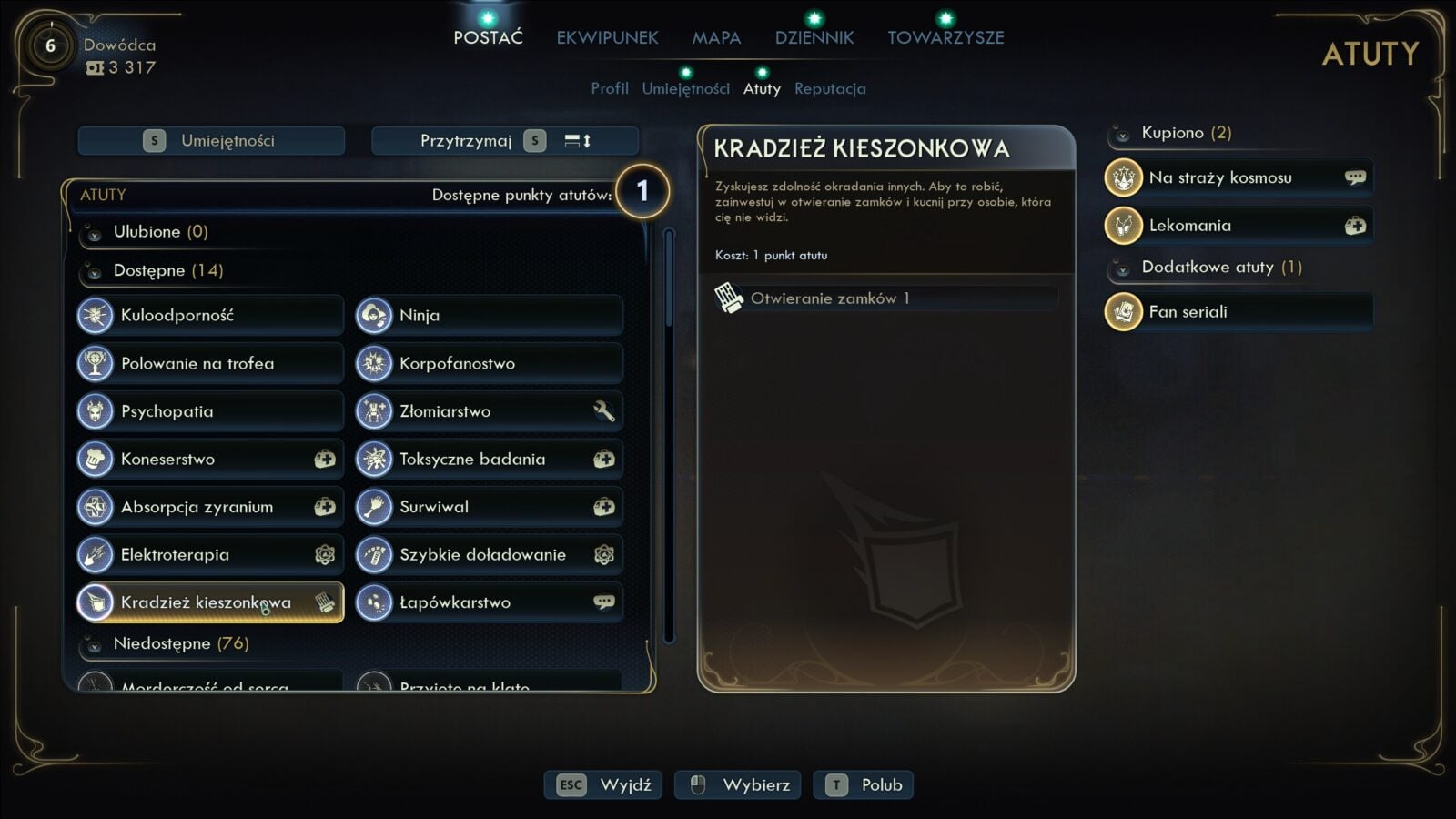
Task: Select the Surwiwal perk
Action: 489,507
